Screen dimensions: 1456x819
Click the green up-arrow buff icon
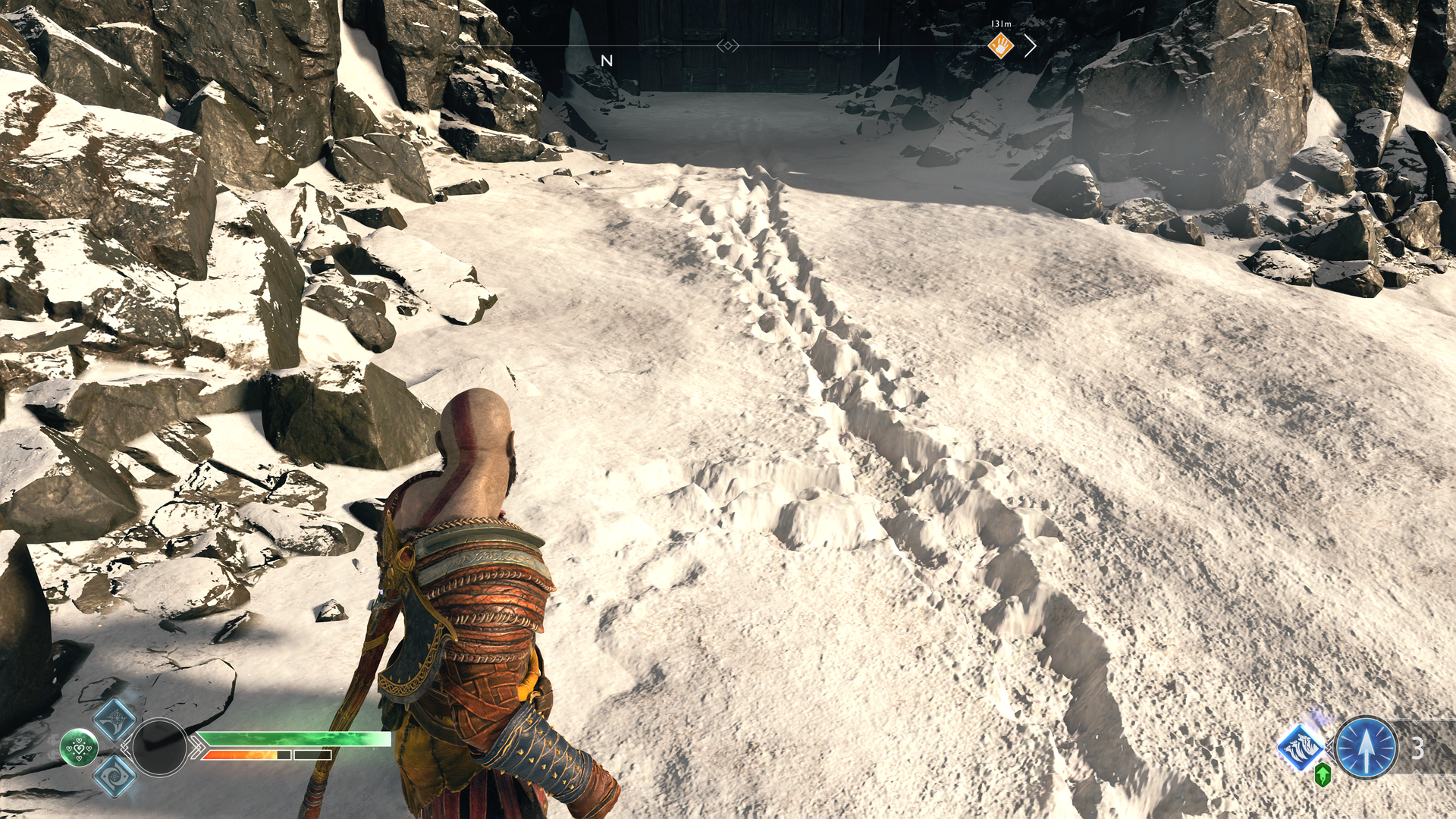pyautogui.click(x=1323, y=775)
